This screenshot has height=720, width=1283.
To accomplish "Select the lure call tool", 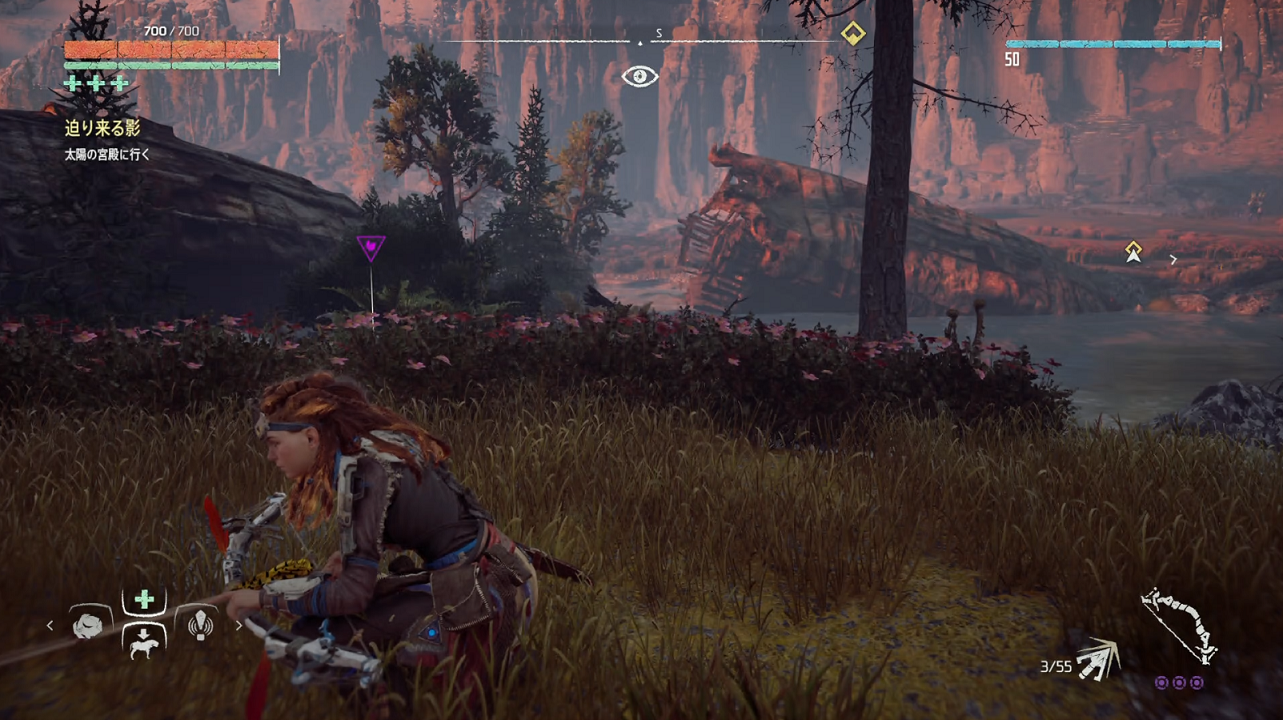I will [200, 625].
